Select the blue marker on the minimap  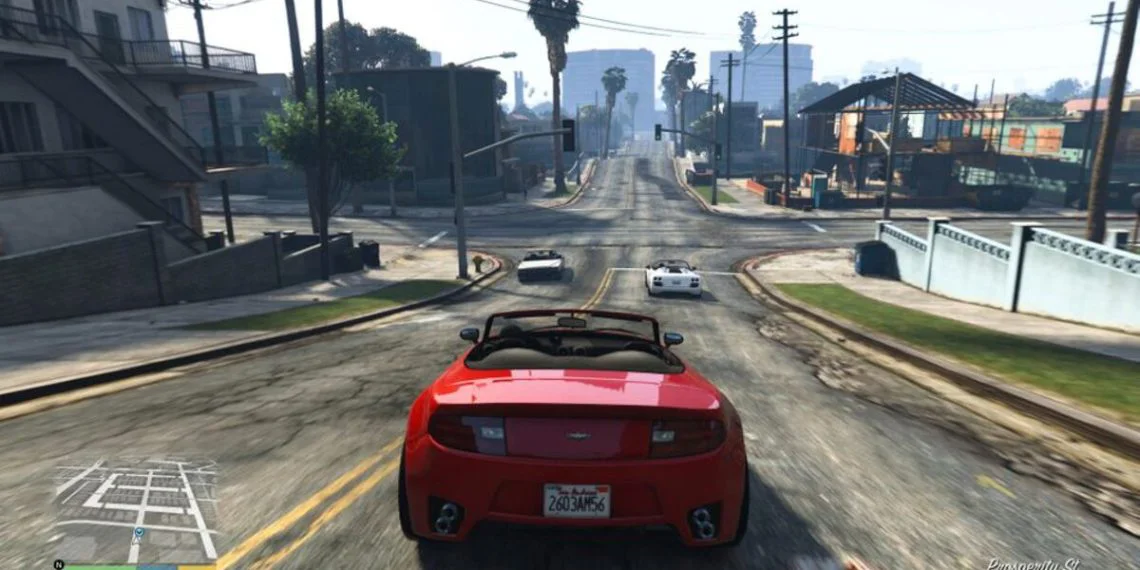click(x=138, y=534)
